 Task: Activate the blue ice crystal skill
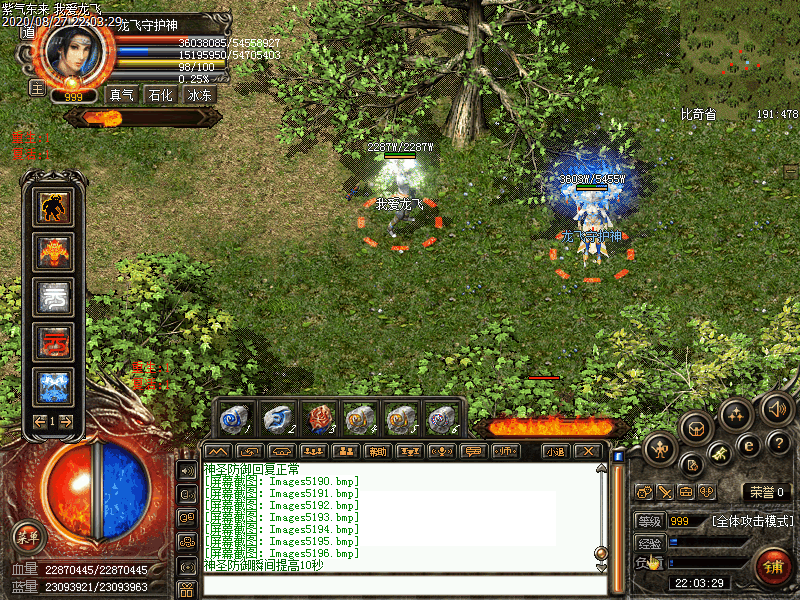pos(54,385)
